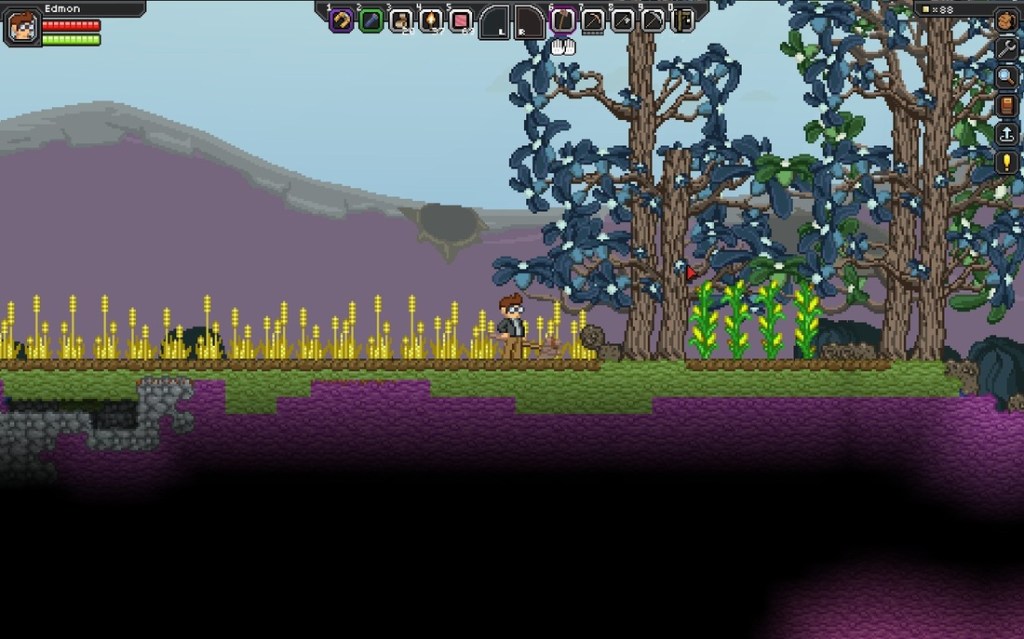Viewport: 1024px width, 639px height.
Task: Open the quest log exclamation icon
Action: (1005, 161)
